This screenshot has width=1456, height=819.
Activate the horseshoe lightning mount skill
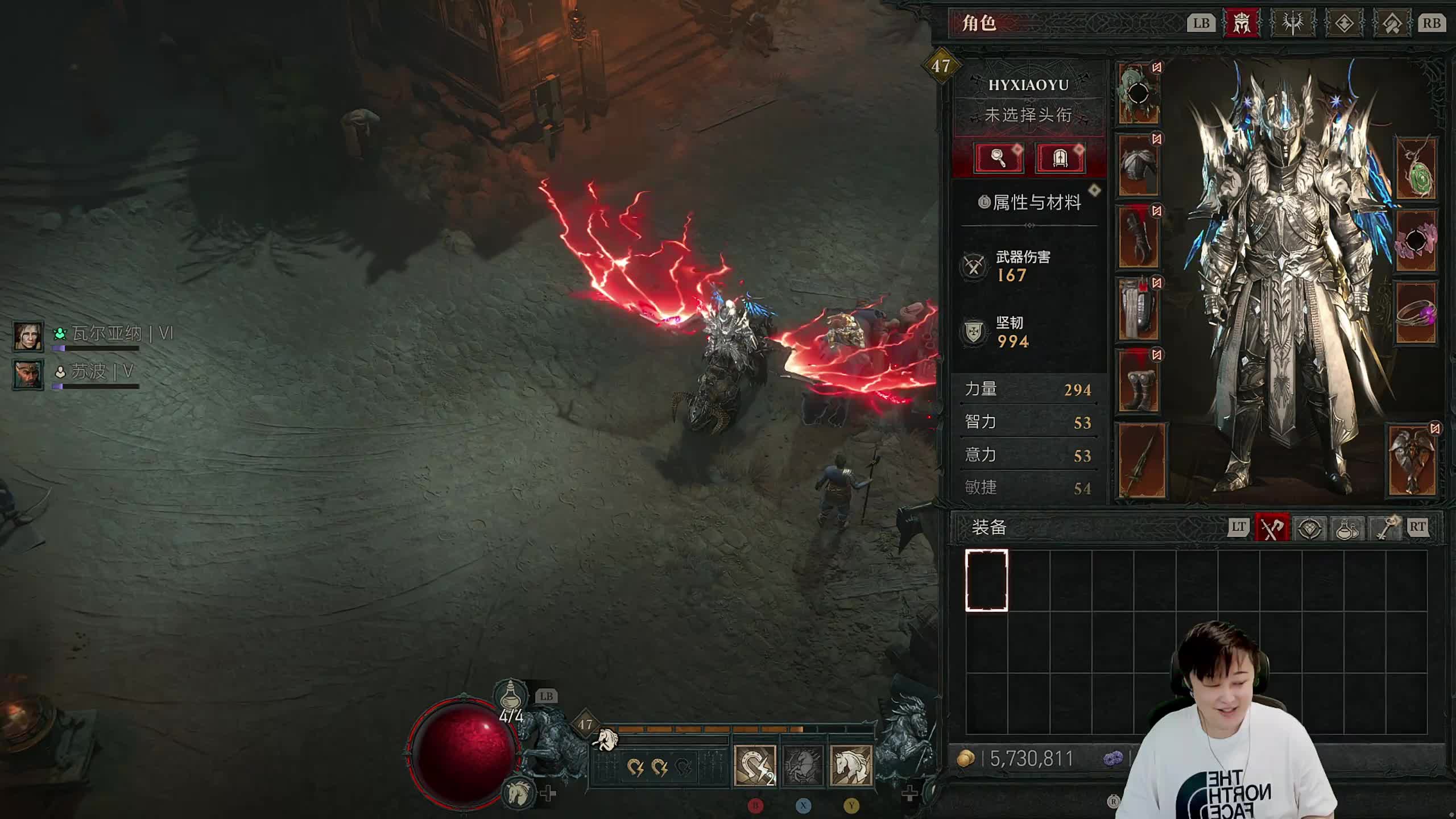point(755,766)
